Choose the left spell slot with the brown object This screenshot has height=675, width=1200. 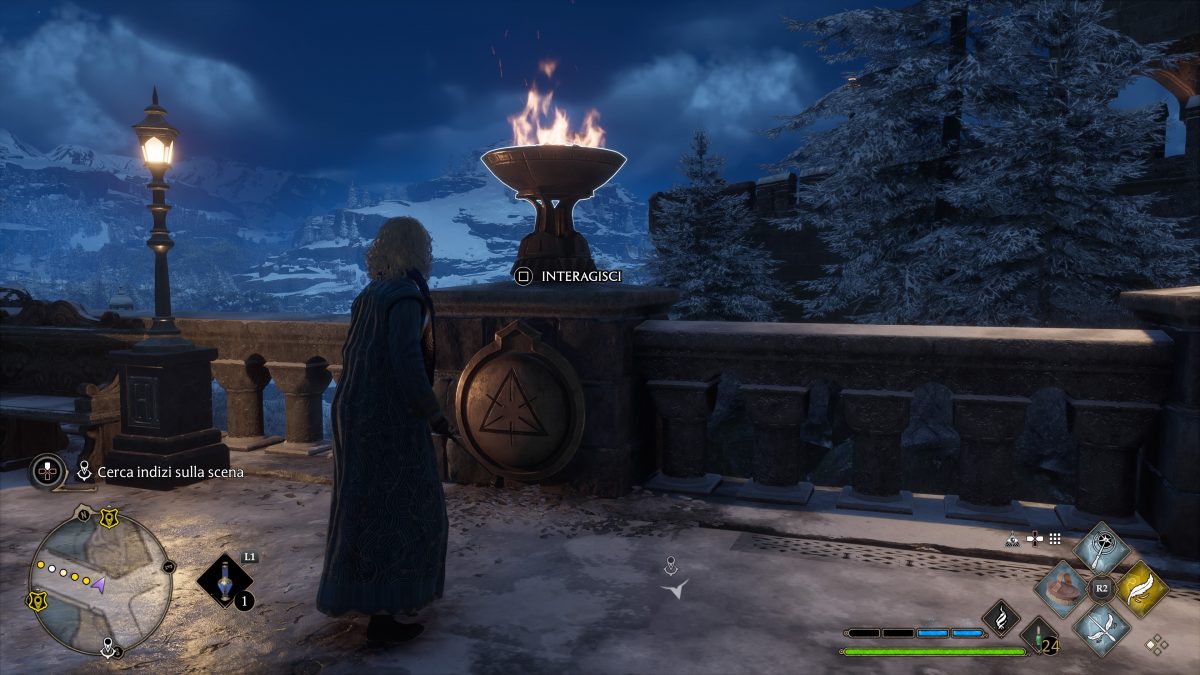tap(1061, 589)
